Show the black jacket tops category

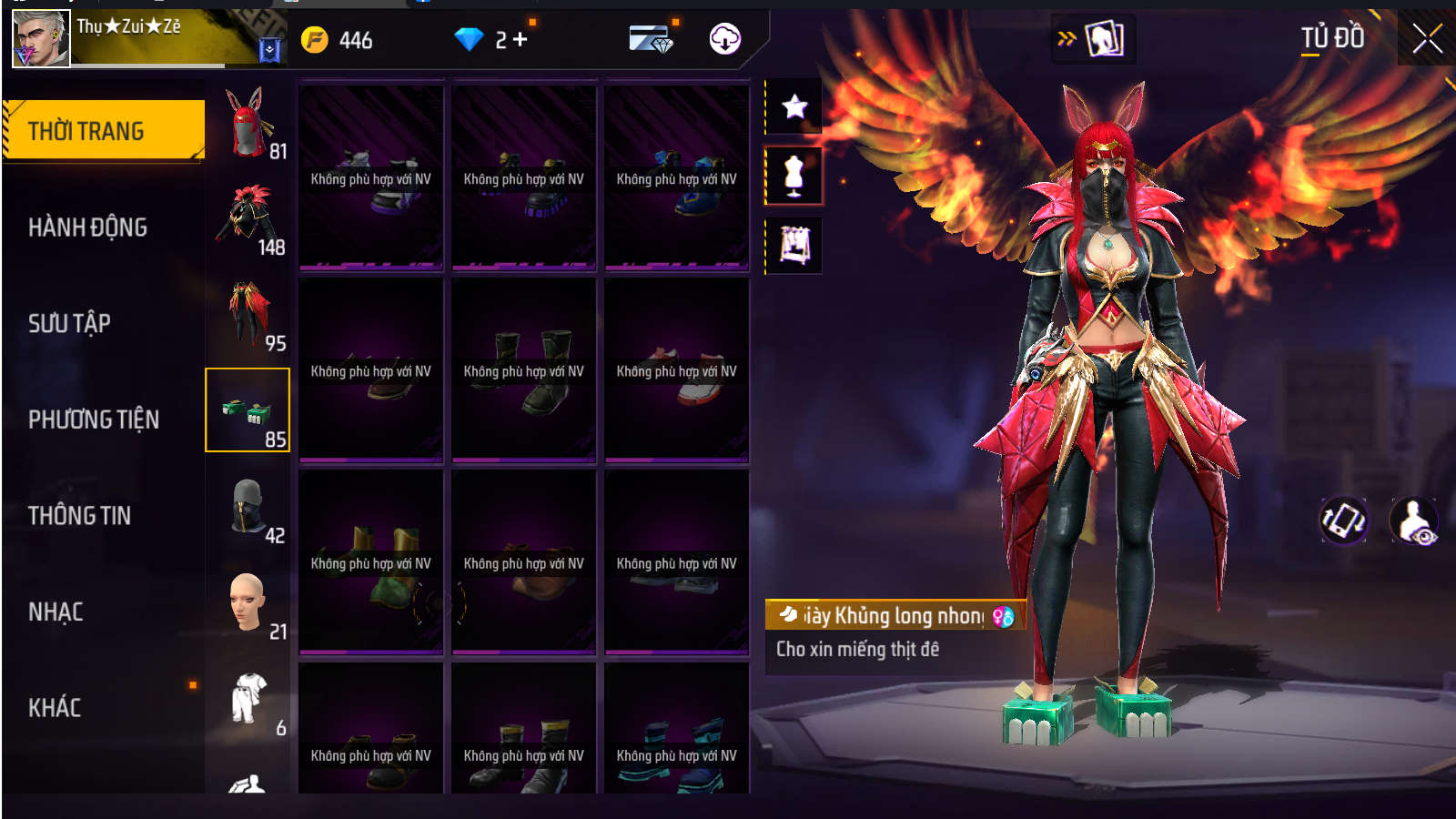(x=248, y=218)
